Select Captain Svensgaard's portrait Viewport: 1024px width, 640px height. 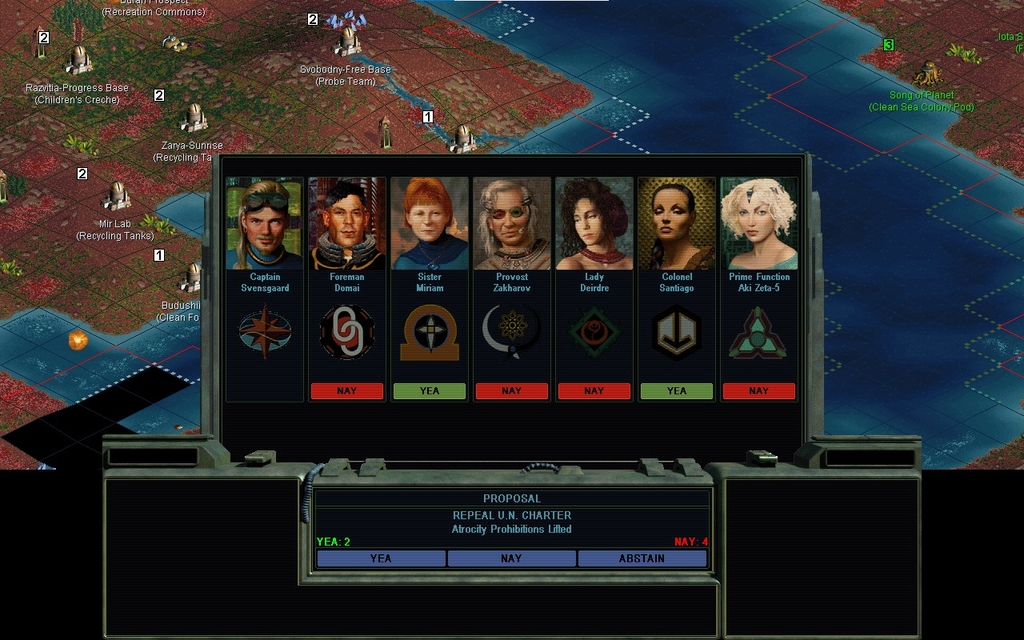265,224
